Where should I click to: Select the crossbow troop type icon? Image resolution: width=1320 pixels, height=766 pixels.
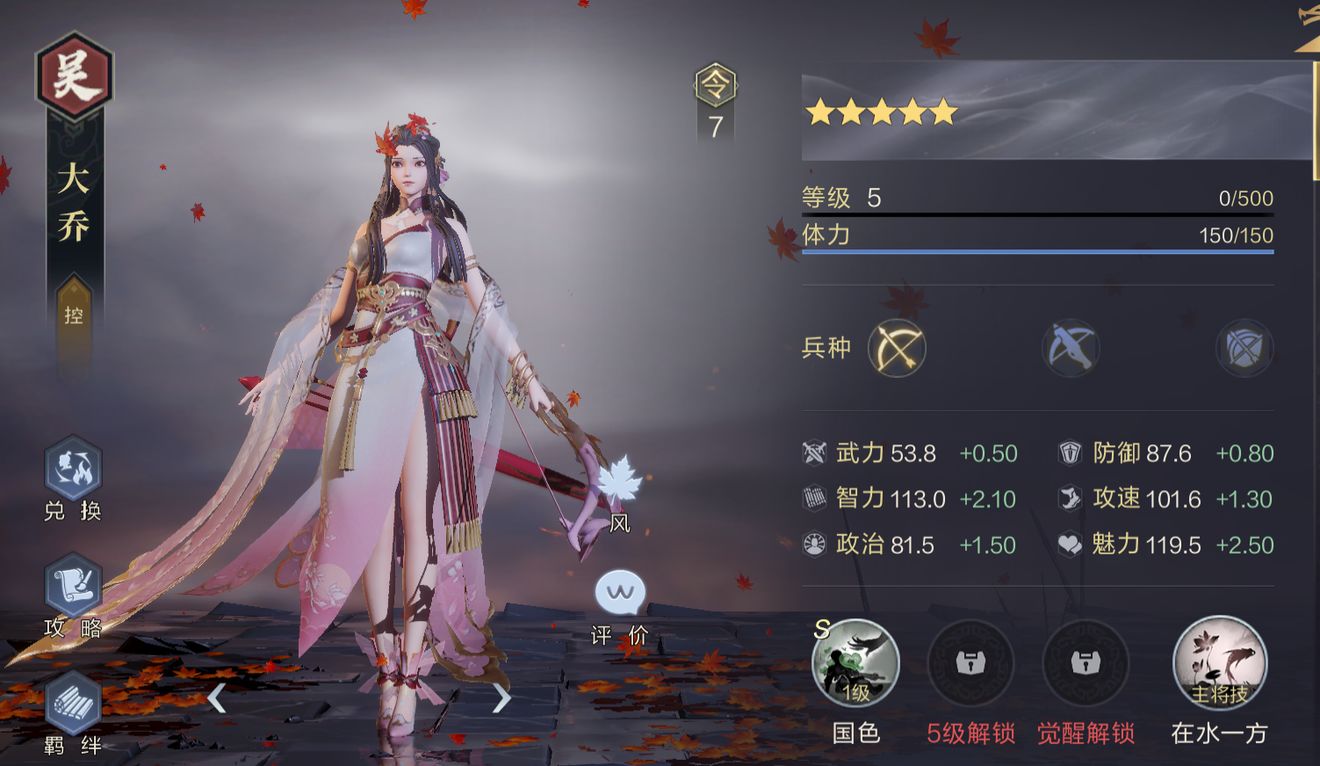tap(1071, 348)
